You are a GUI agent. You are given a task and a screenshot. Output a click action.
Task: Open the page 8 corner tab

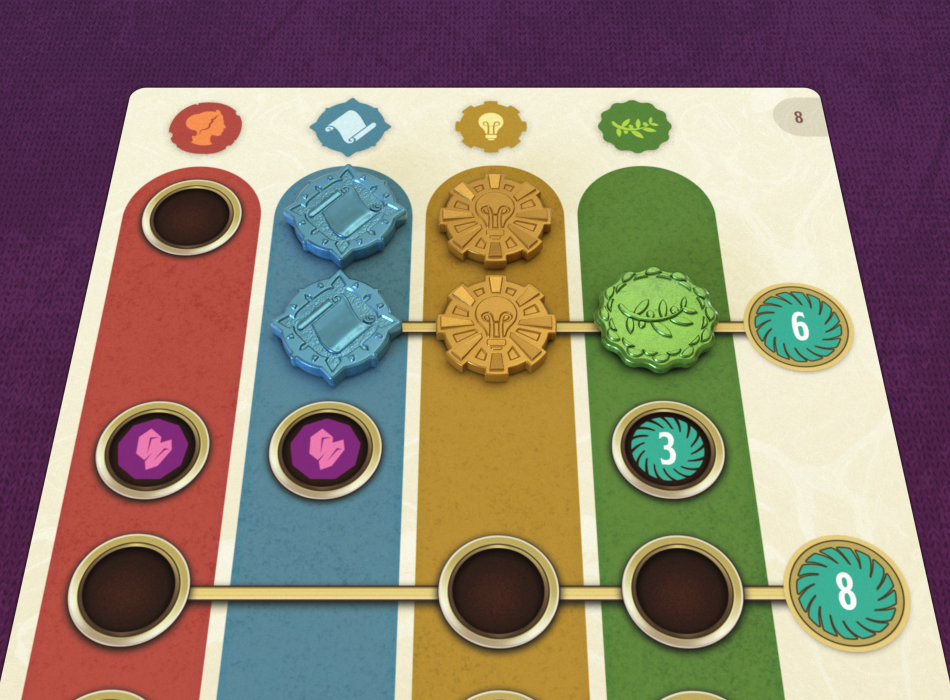click(x=798, y=117)
